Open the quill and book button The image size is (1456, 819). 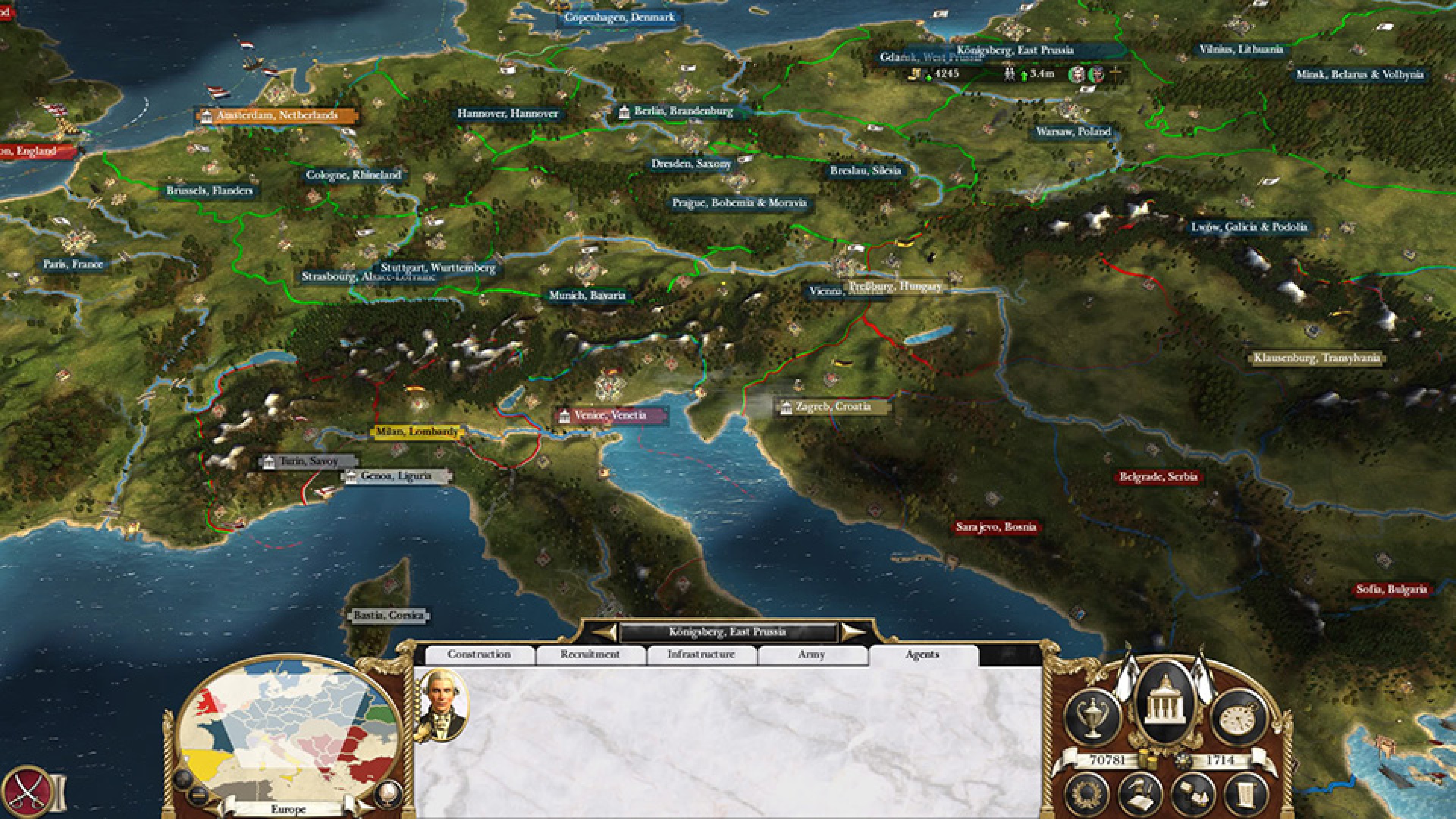point(1141,795)
